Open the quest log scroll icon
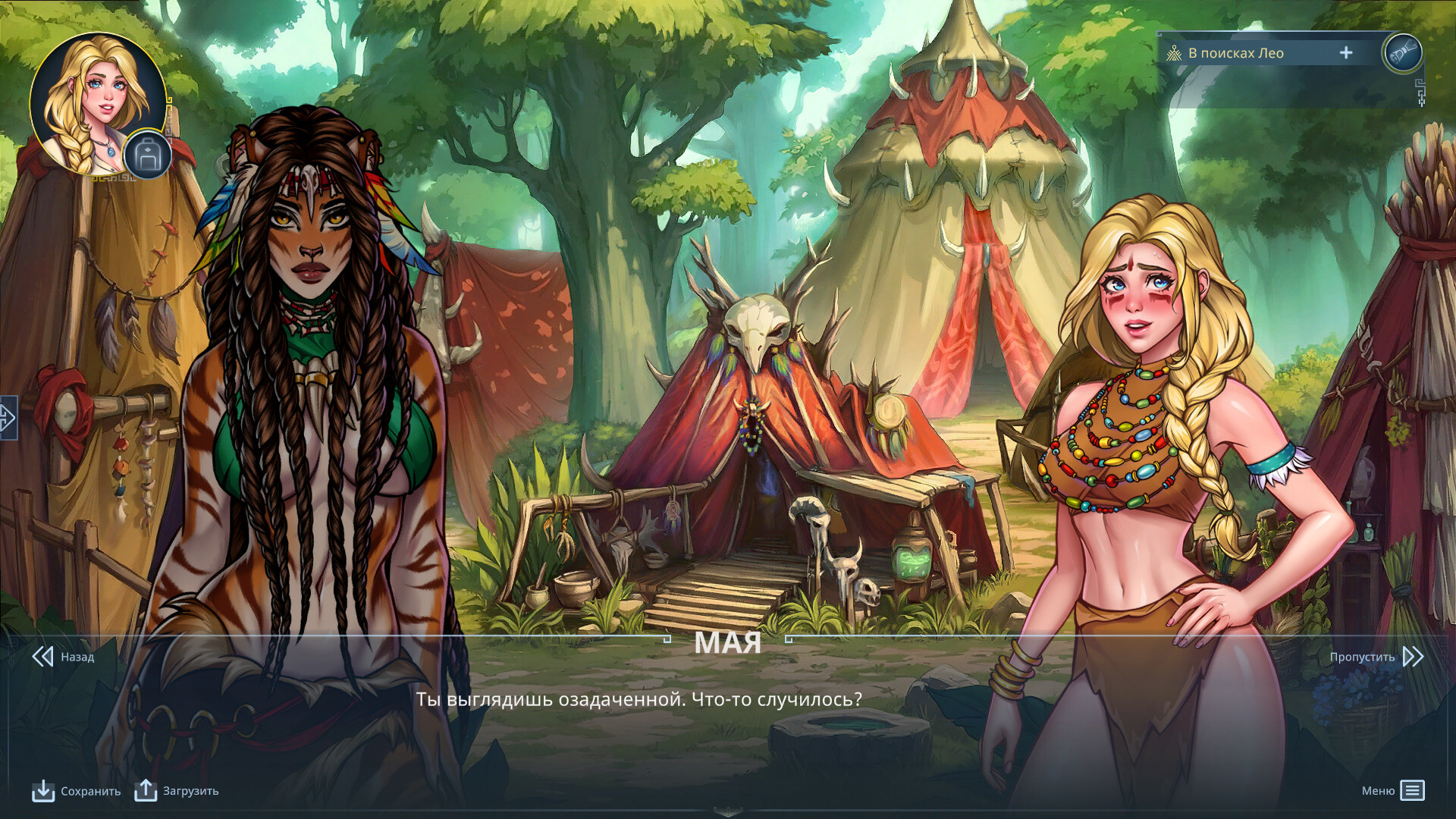Image resolution: width=1456 pixels, height=819 pixels. pos(1404,53)
